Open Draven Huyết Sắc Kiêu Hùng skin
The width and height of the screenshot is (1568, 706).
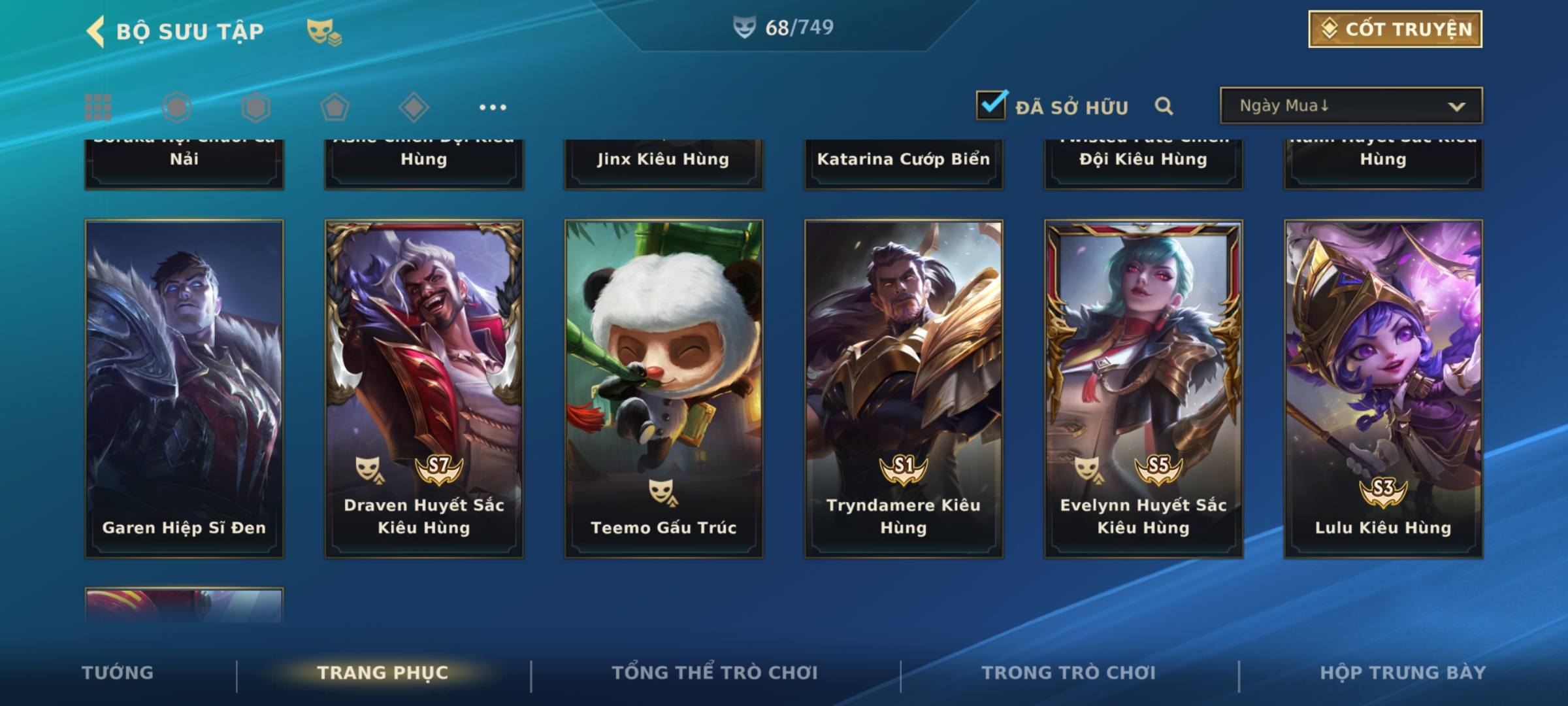(424, 388)
